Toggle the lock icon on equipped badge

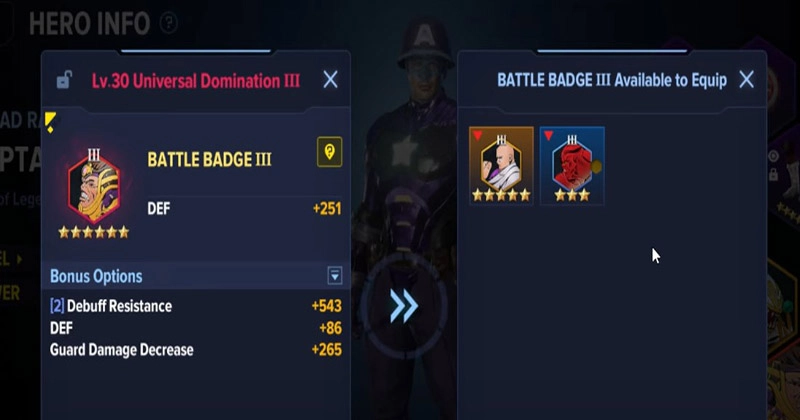[x=64, y=81]
